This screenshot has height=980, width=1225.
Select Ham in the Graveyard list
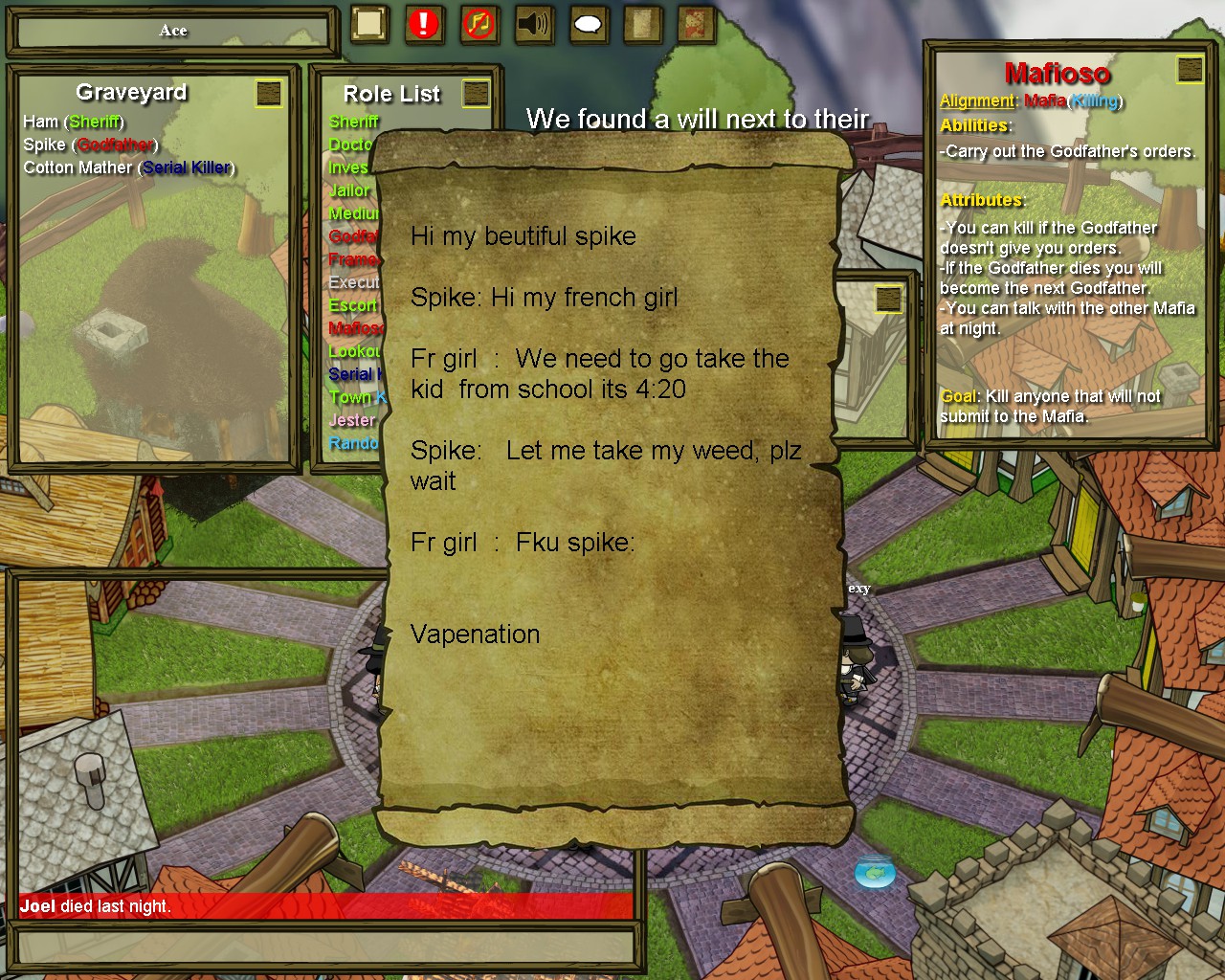(40, 122)
